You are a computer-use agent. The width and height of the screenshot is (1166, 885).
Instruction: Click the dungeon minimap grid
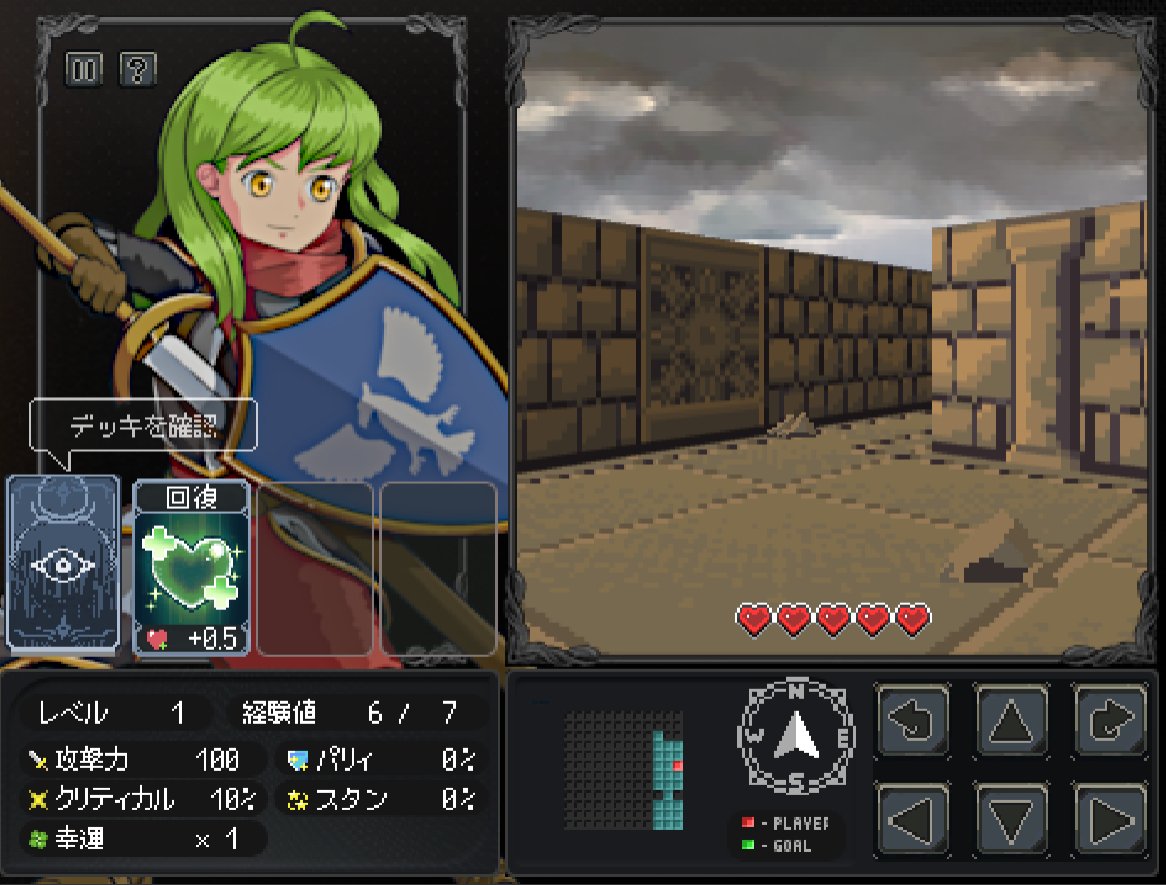[623, 770]
